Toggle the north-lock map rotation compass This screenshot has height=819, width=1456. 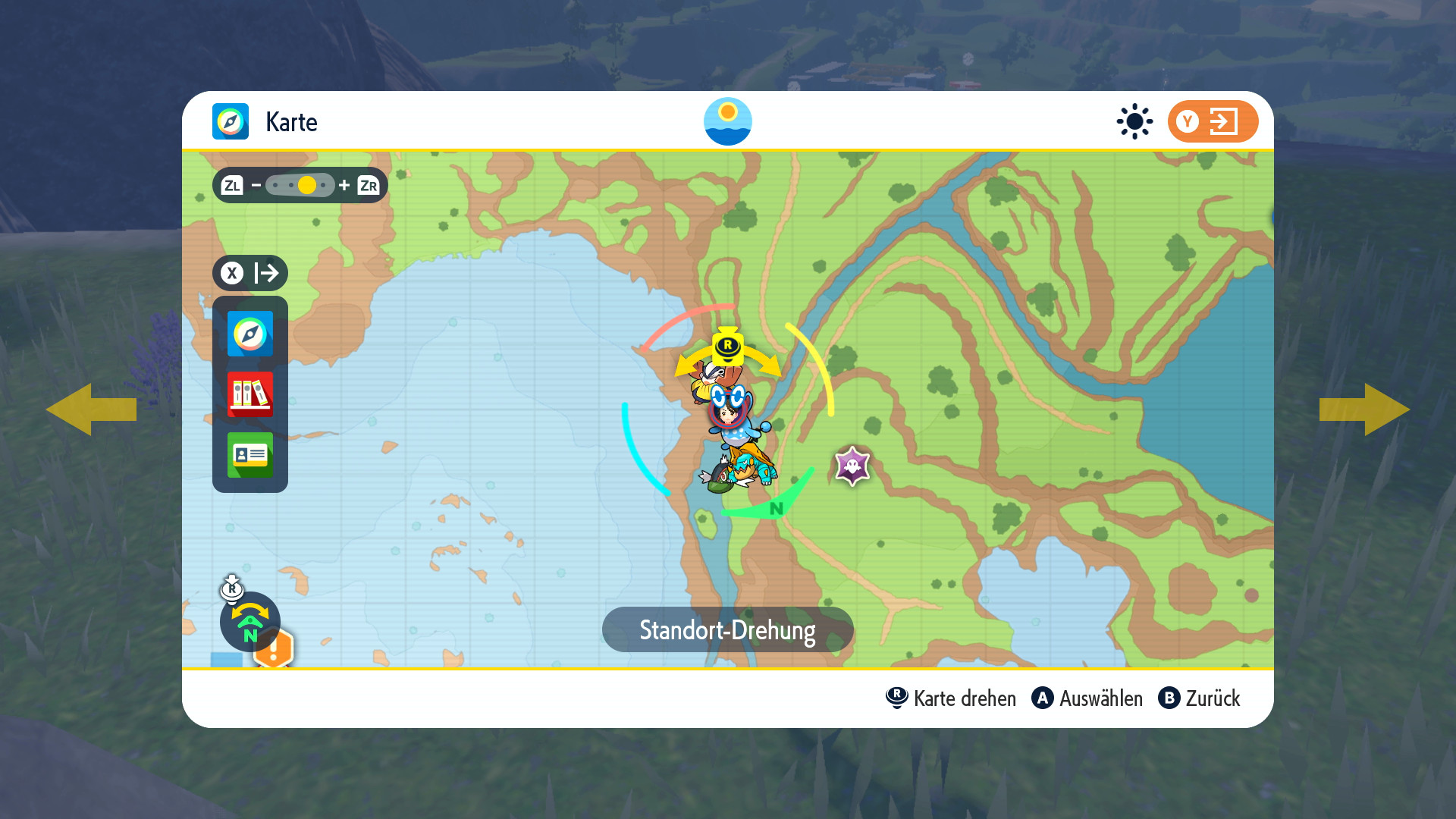(x=249, y=622)
